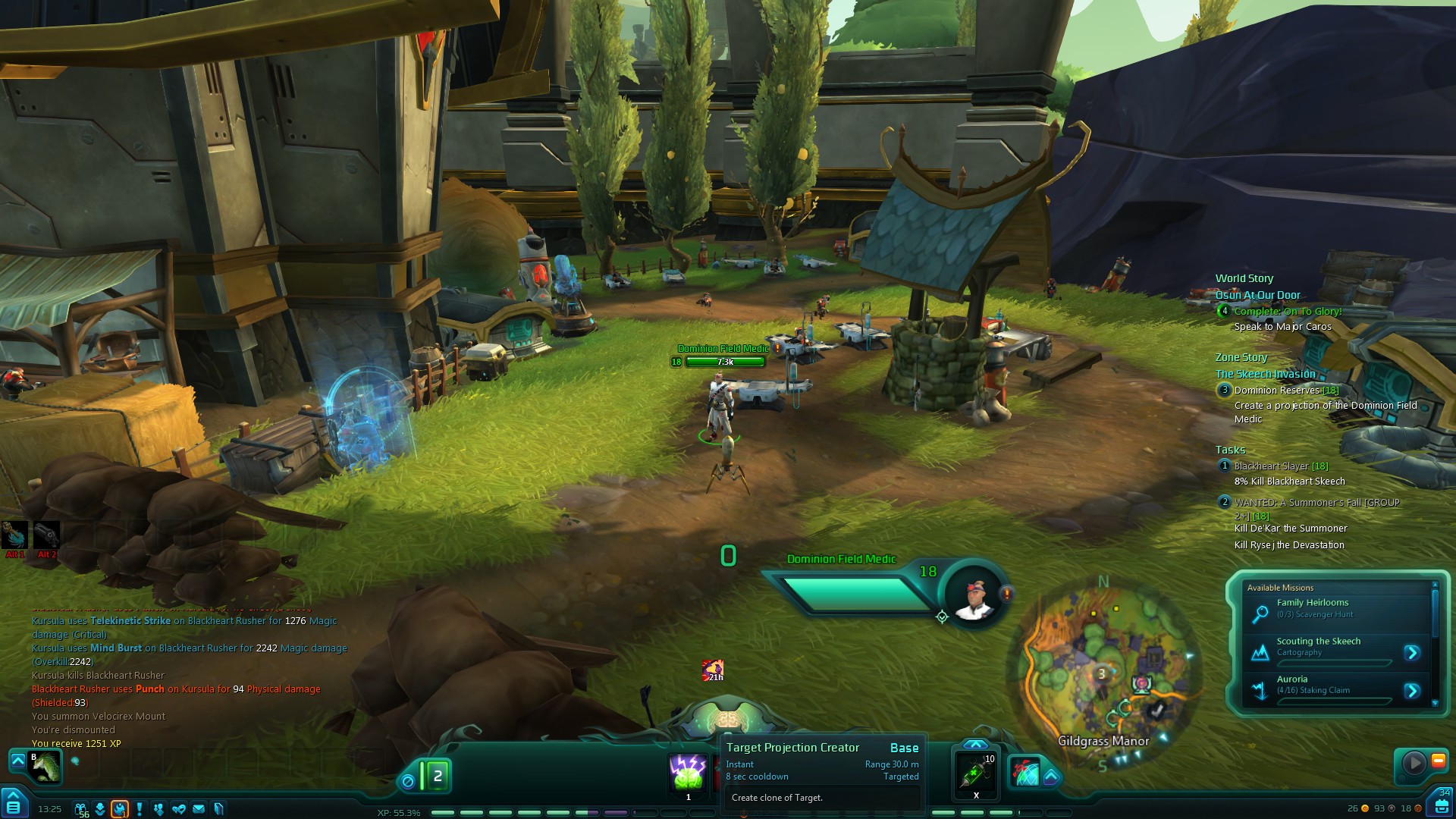Viewport: 1456px width, 819px height.
Task: Click the Gildgrass Manor minimap
Action: pos(1103,675)
